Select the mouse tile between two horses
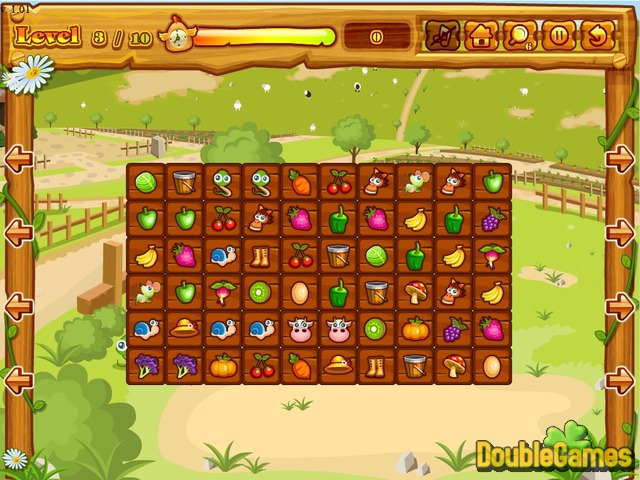This screenshot has height=480, width=640. 415,182
